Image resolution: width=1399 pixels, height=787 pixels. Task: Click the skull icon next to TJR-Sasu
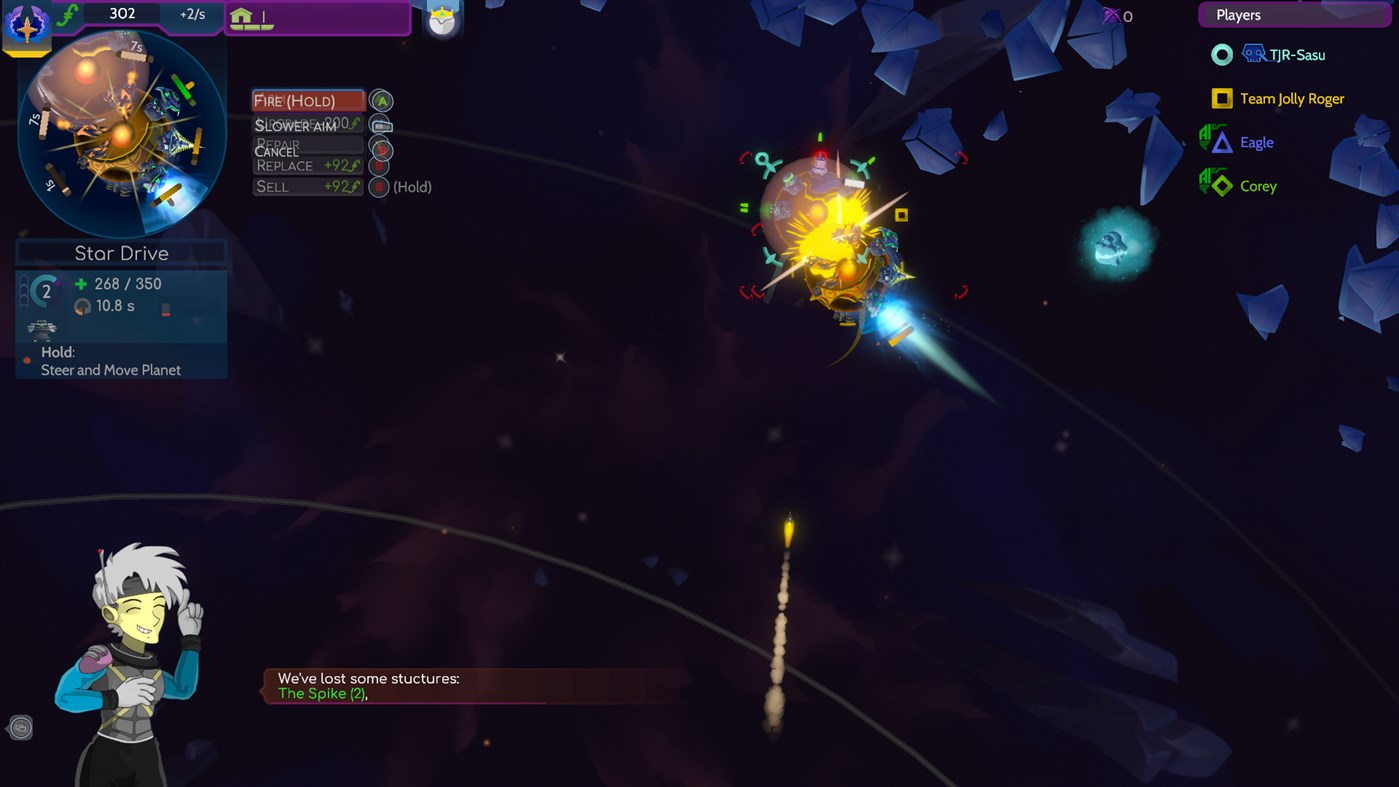(1254, 55)
